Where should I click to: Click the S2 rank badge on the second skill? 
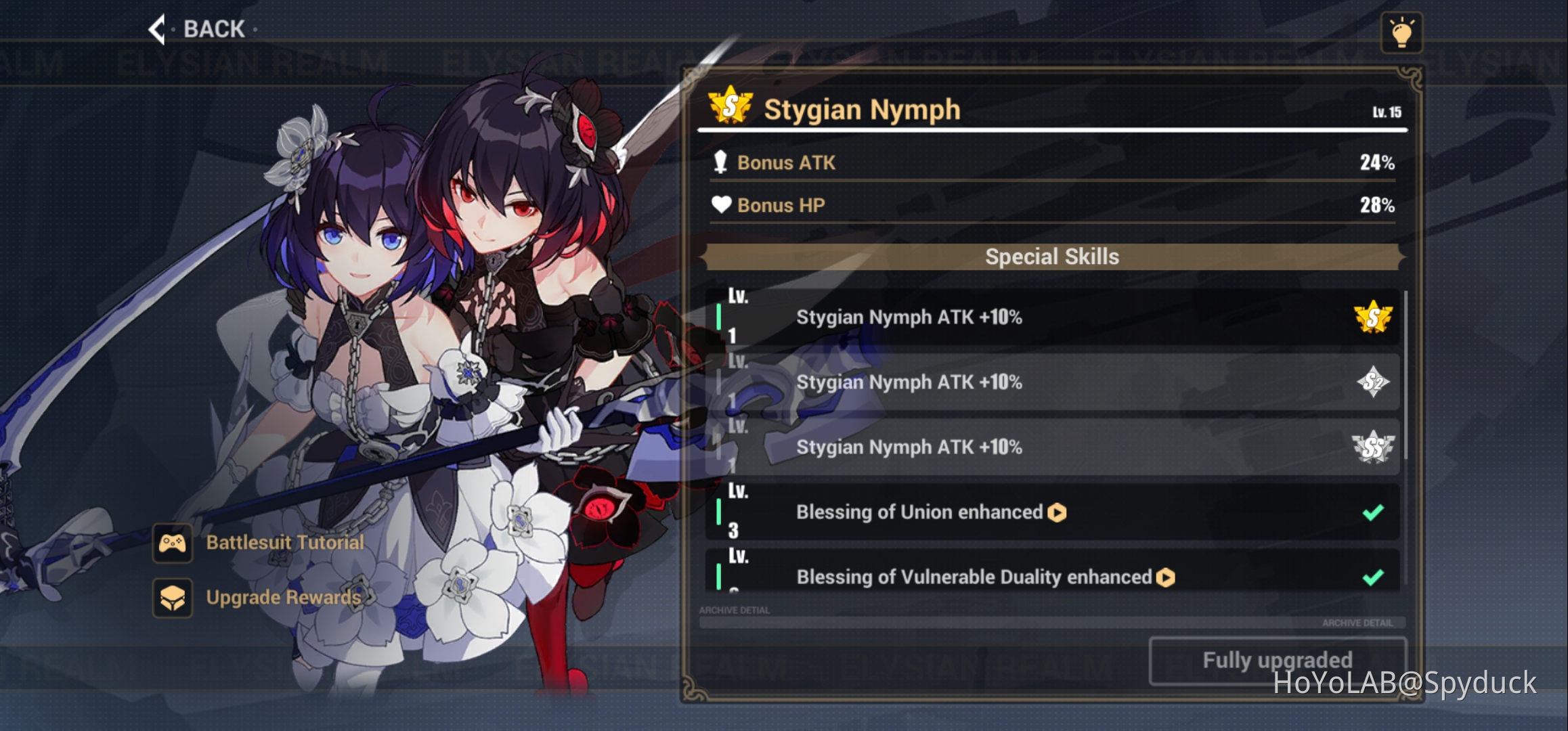(x=1373, y=382)
